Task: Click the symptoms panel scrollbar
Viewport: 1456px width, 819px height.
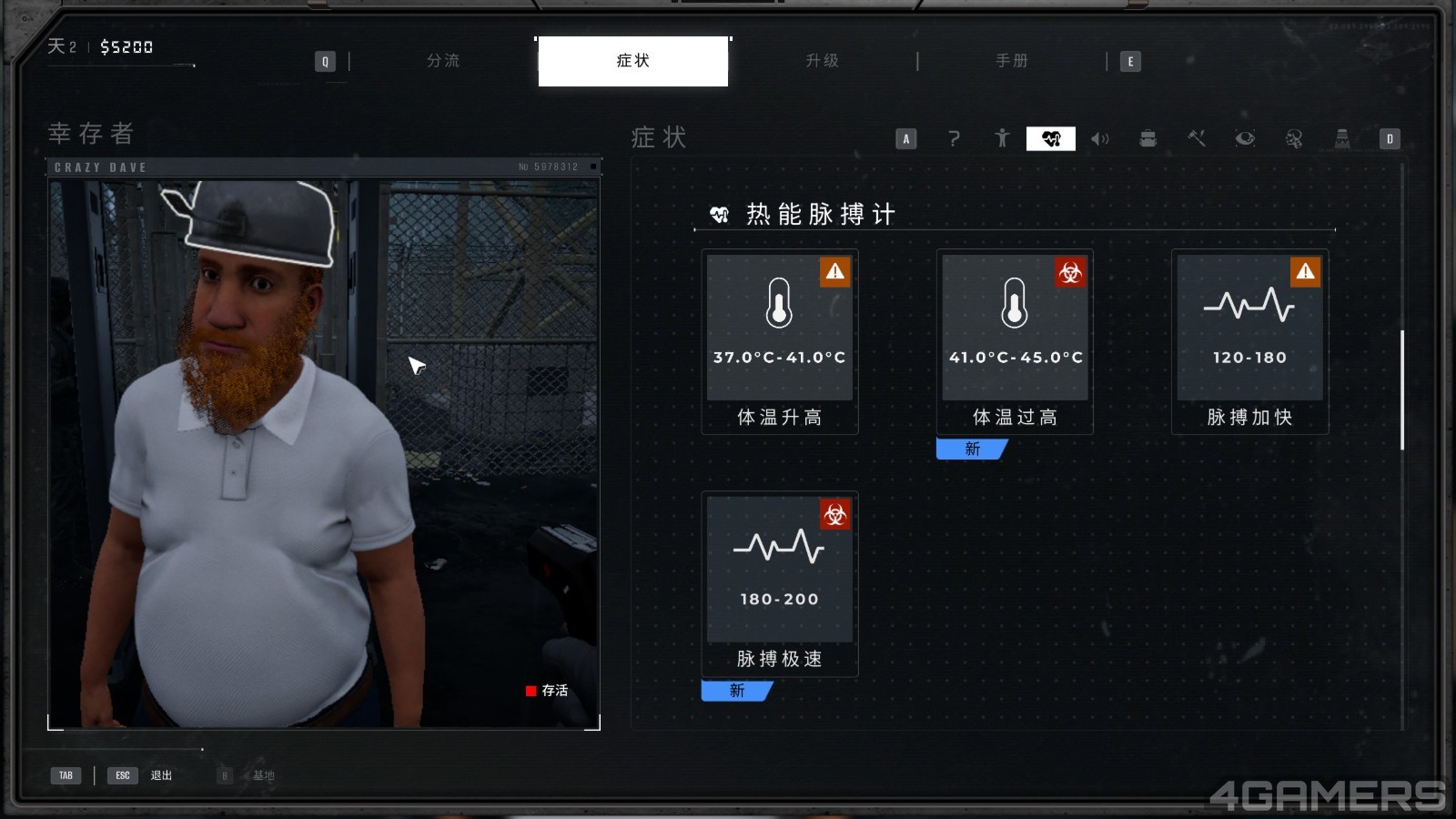Action: coord(1402,389)
